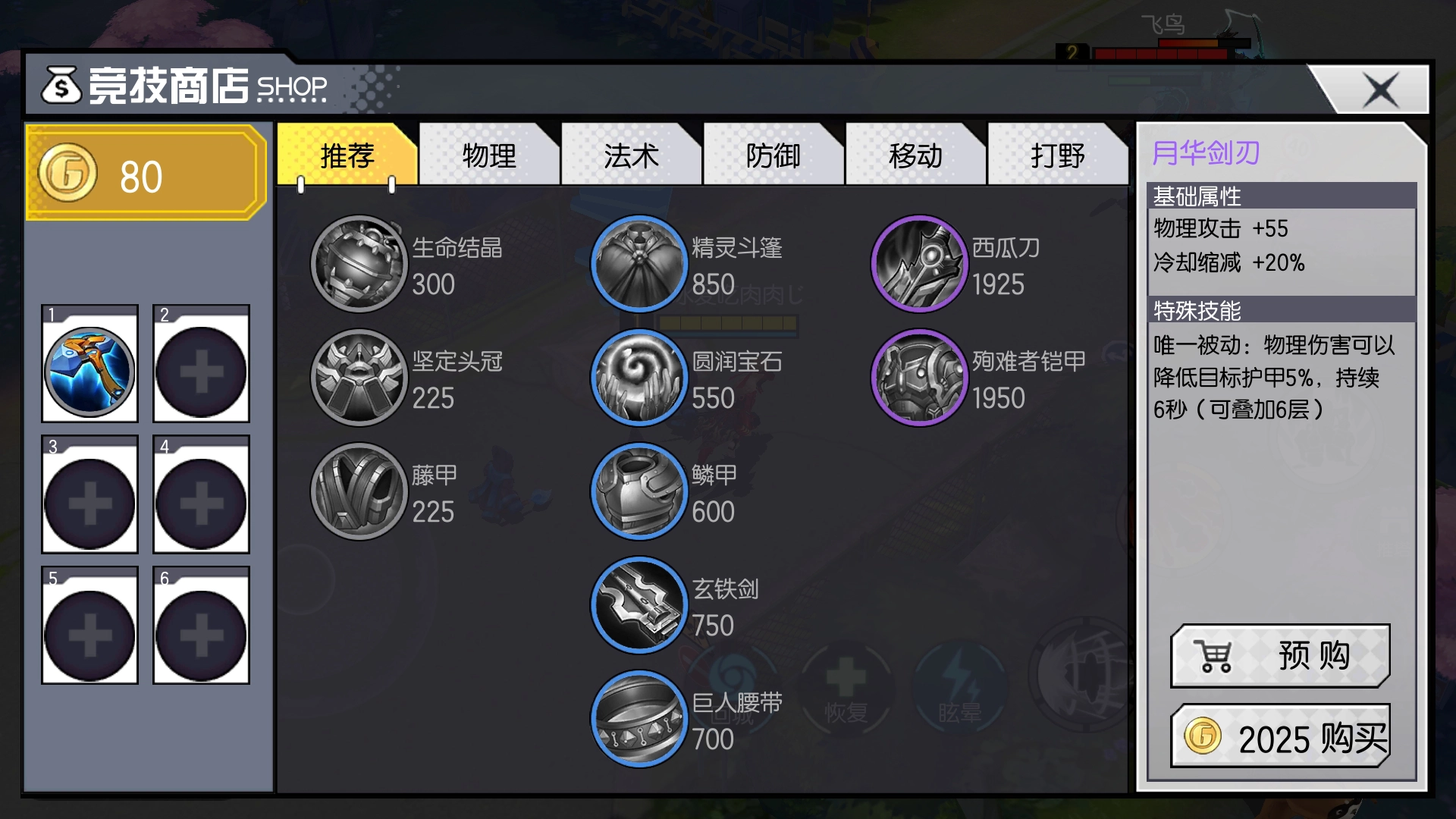The width and height of the screenshot is (1456, 819).
Task: Select the 坚定头冠 item icon
Action: tap(358, 378)
